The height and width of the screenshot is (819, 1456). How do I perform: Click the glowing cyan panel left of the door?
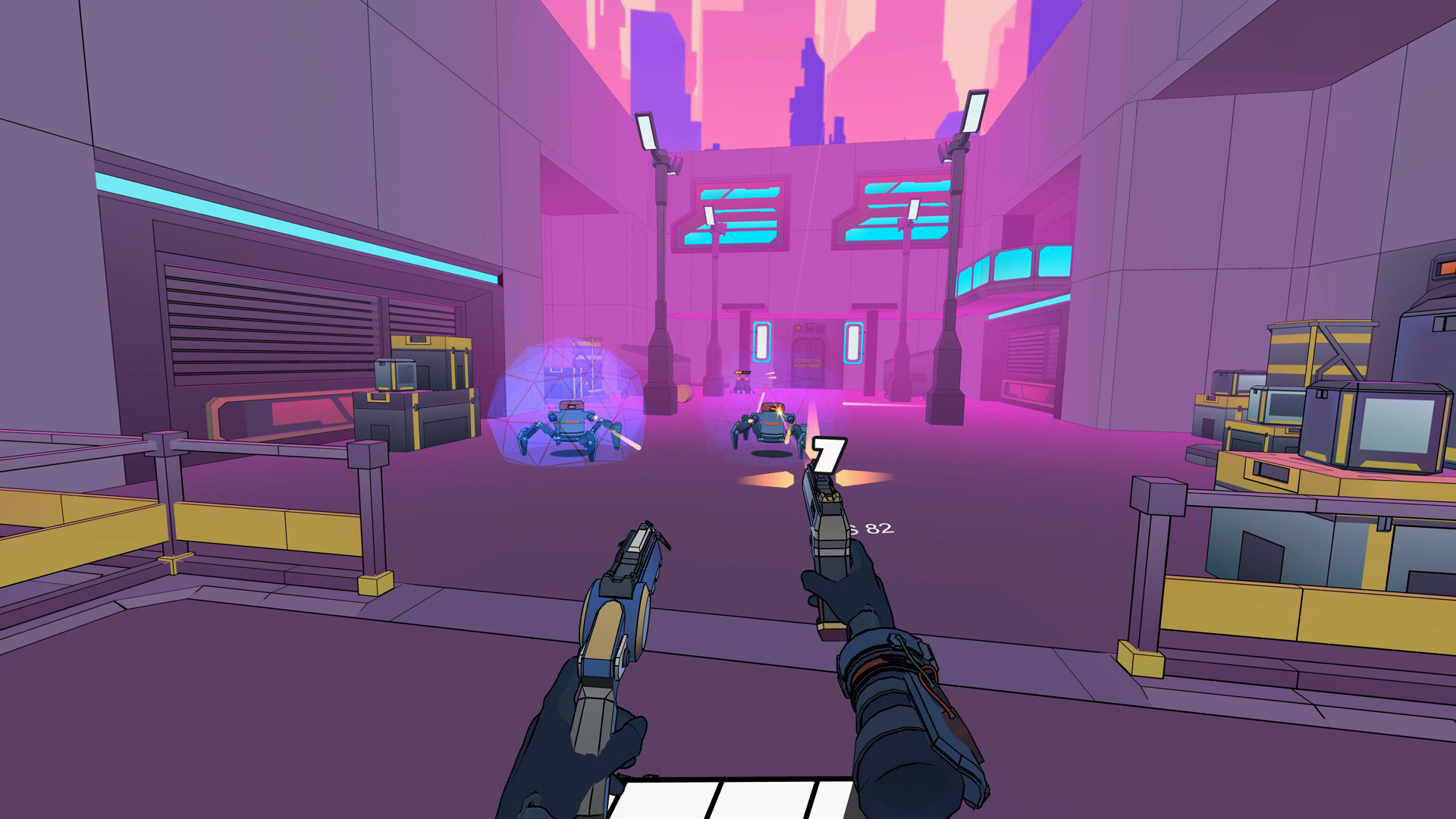761,341
